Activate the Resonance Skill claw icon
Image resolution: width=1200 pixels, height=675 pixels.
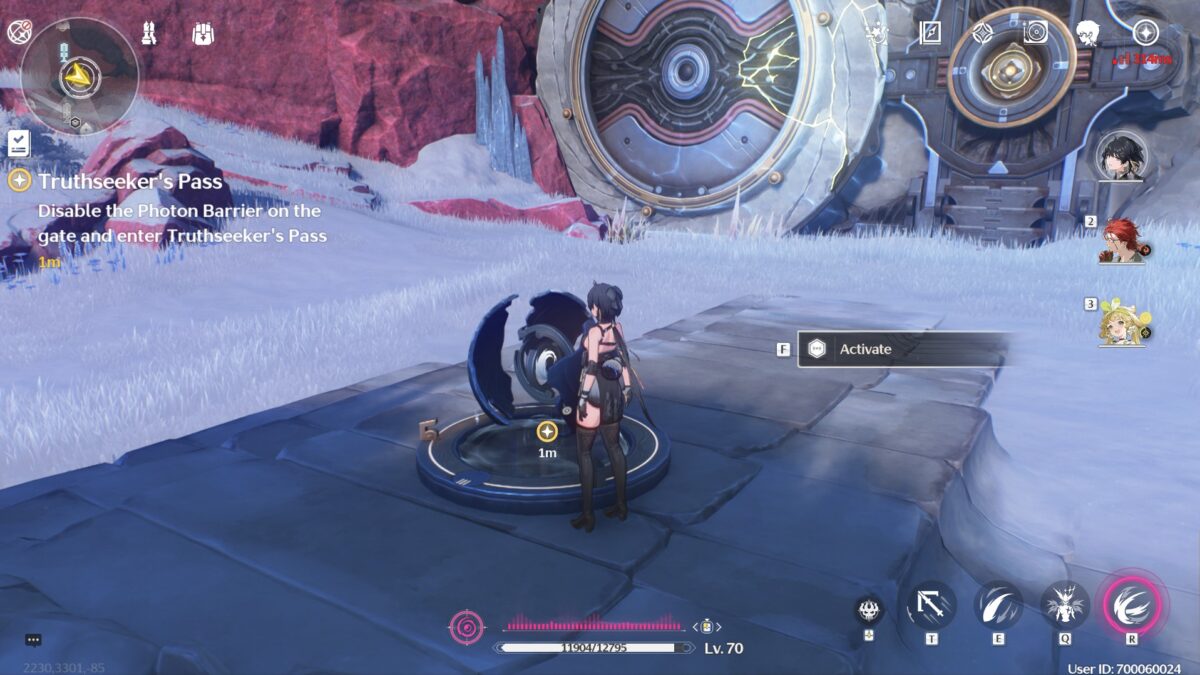coord(998,605)
